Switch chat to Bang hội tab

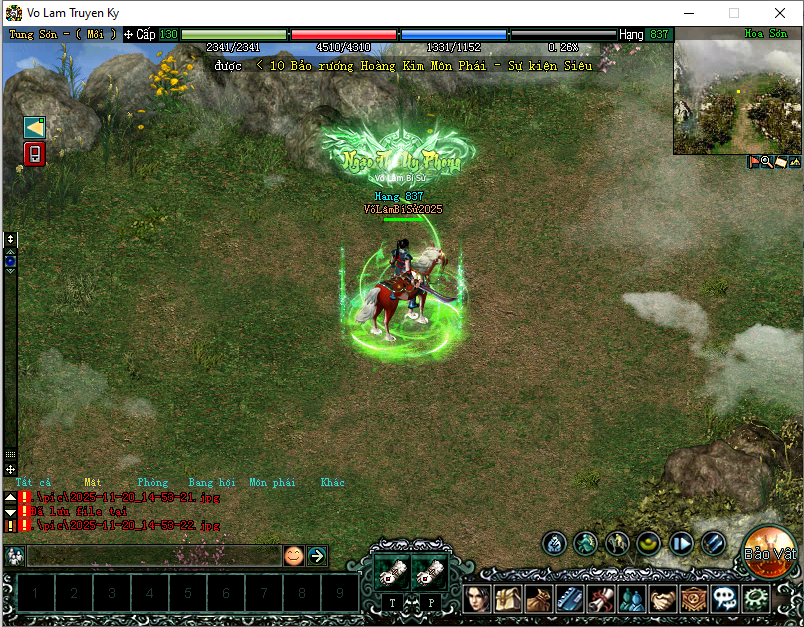[213, 482]
